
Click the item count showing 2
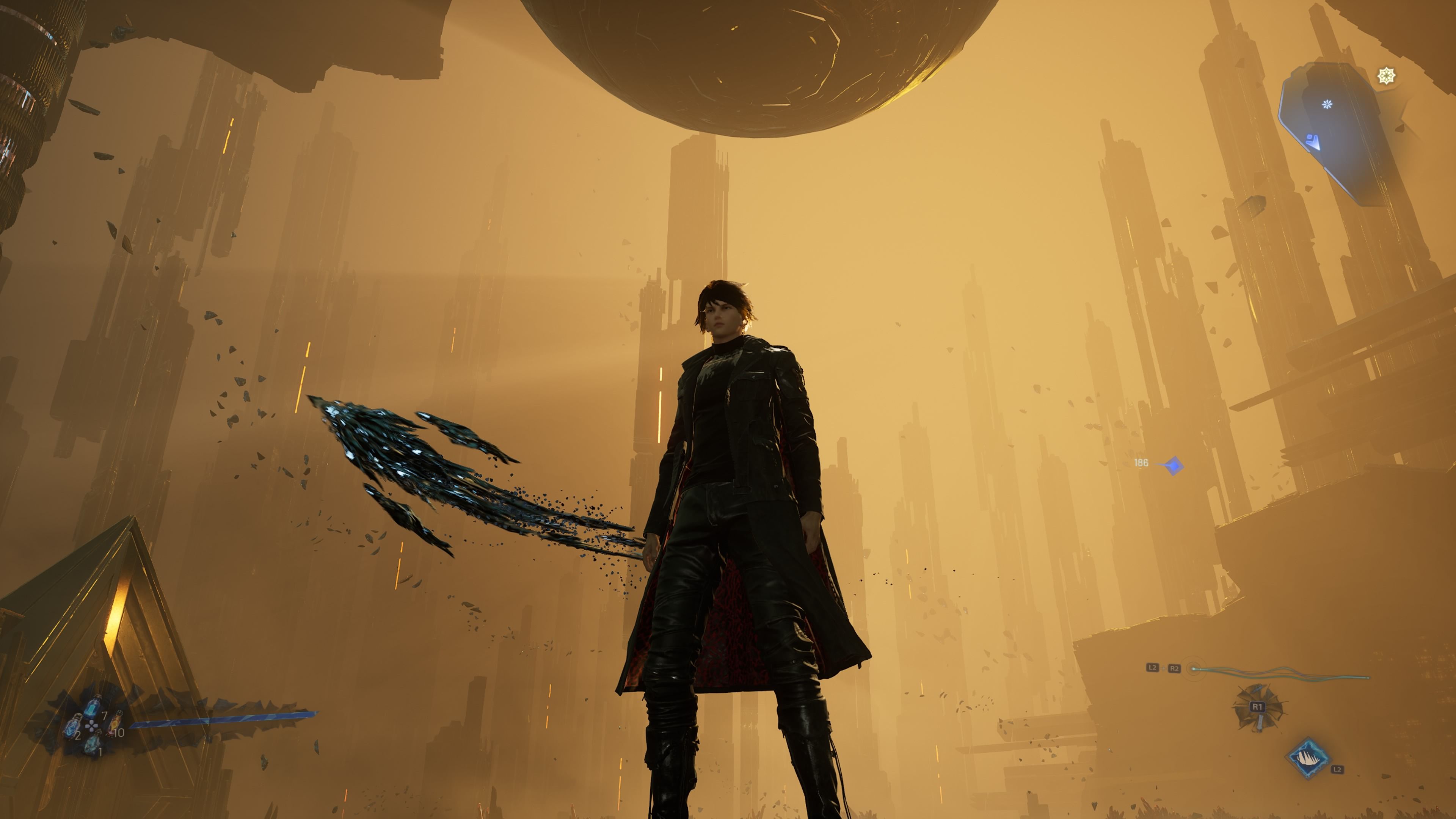[x=78, y=735]
